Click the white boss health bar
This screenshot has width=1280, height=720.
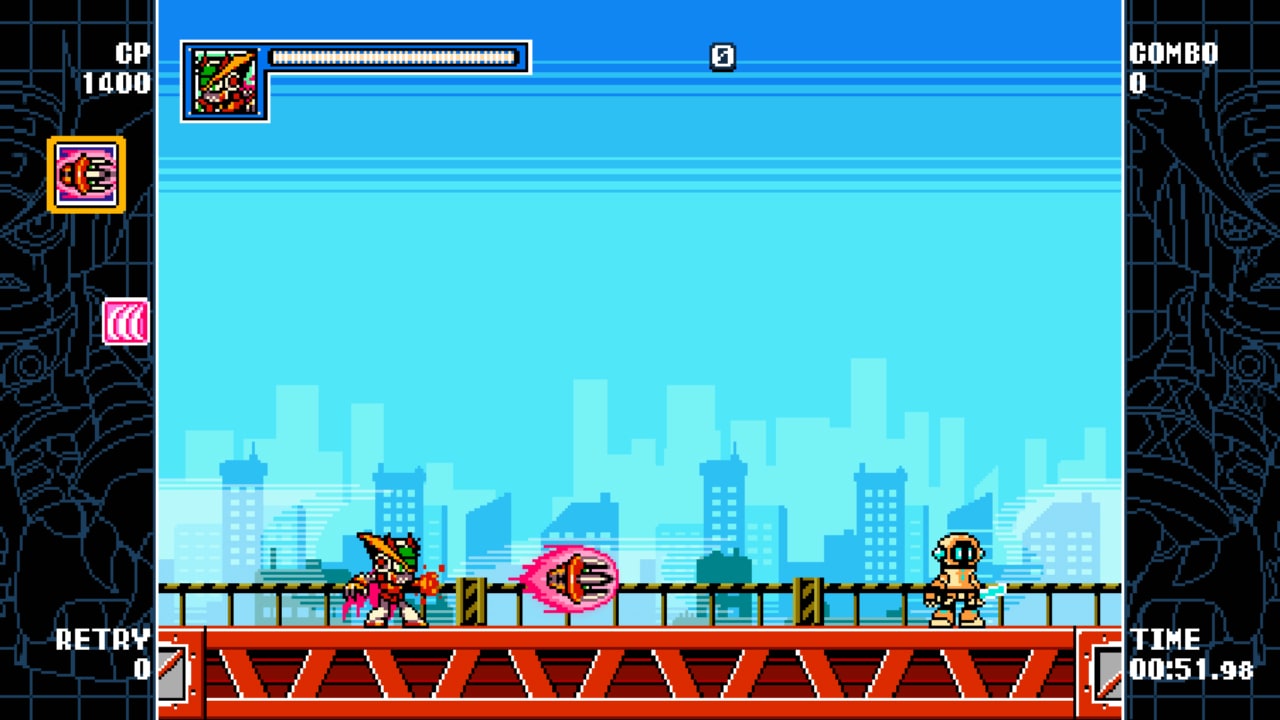click(393, 57)
